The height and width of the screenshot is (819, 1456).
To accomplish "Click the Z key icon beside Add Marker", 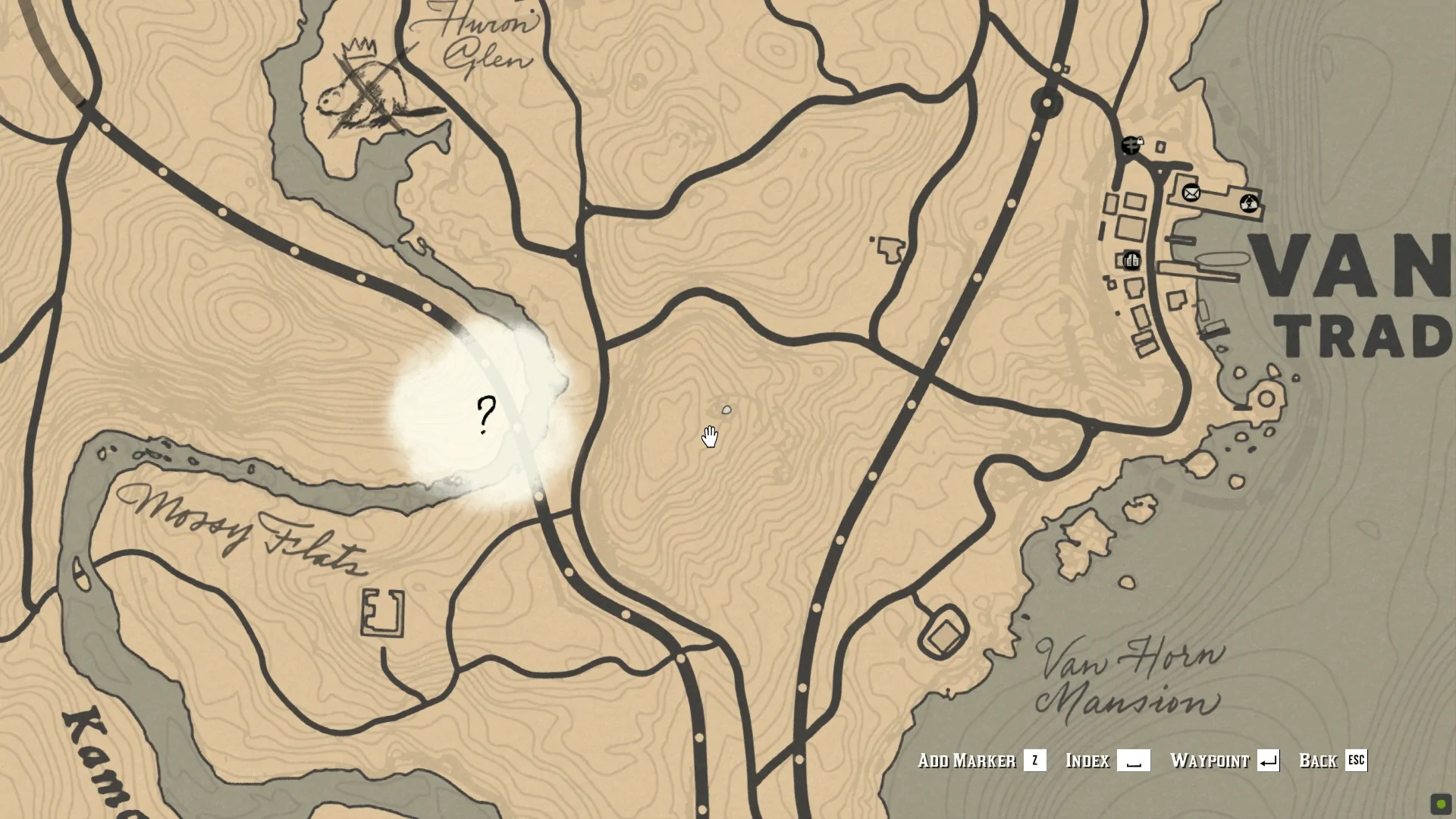I will click(x=1034, y=761).
